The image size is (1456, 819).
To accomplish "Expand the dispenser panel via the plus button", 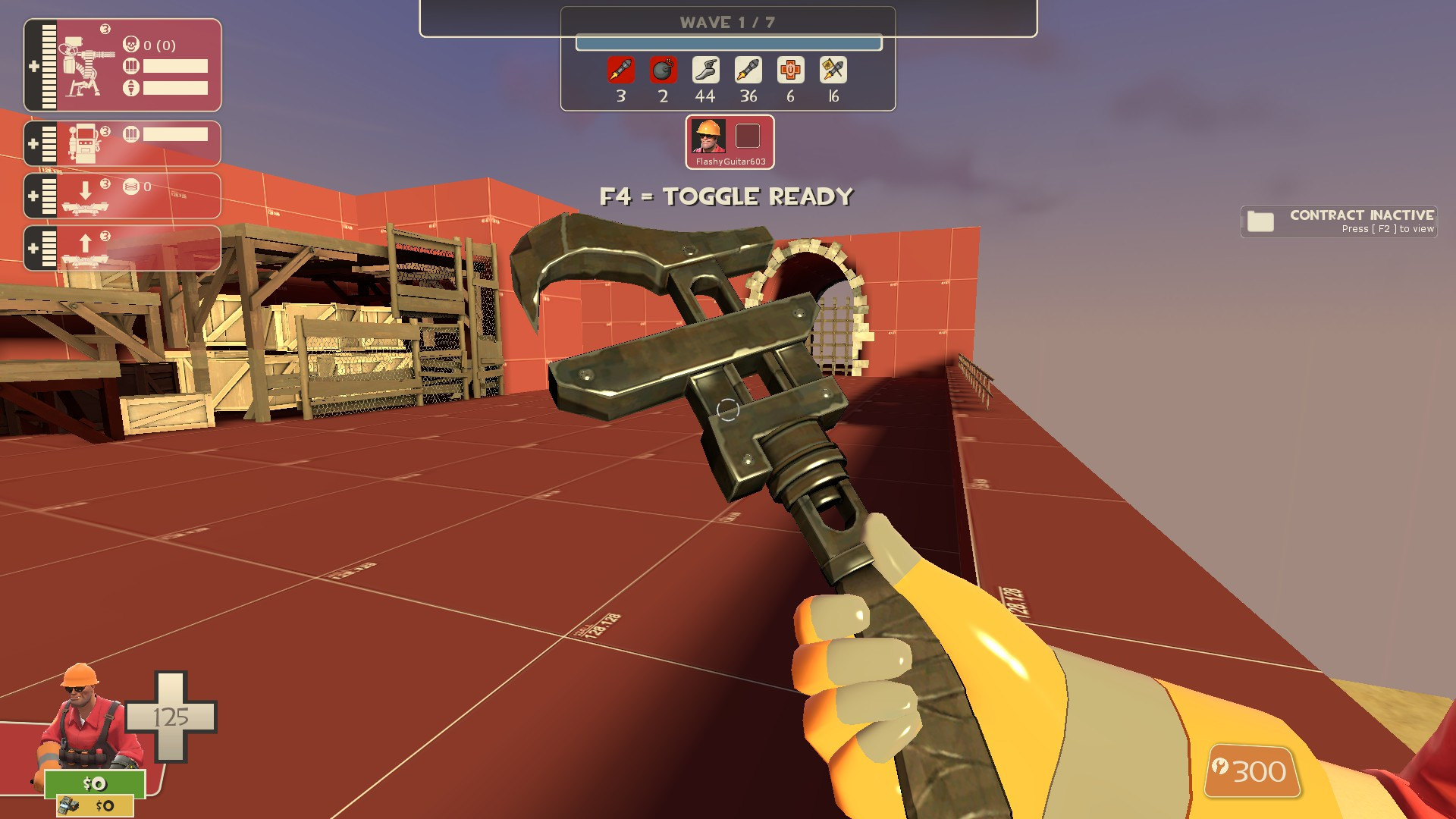I will pos(32,143).
